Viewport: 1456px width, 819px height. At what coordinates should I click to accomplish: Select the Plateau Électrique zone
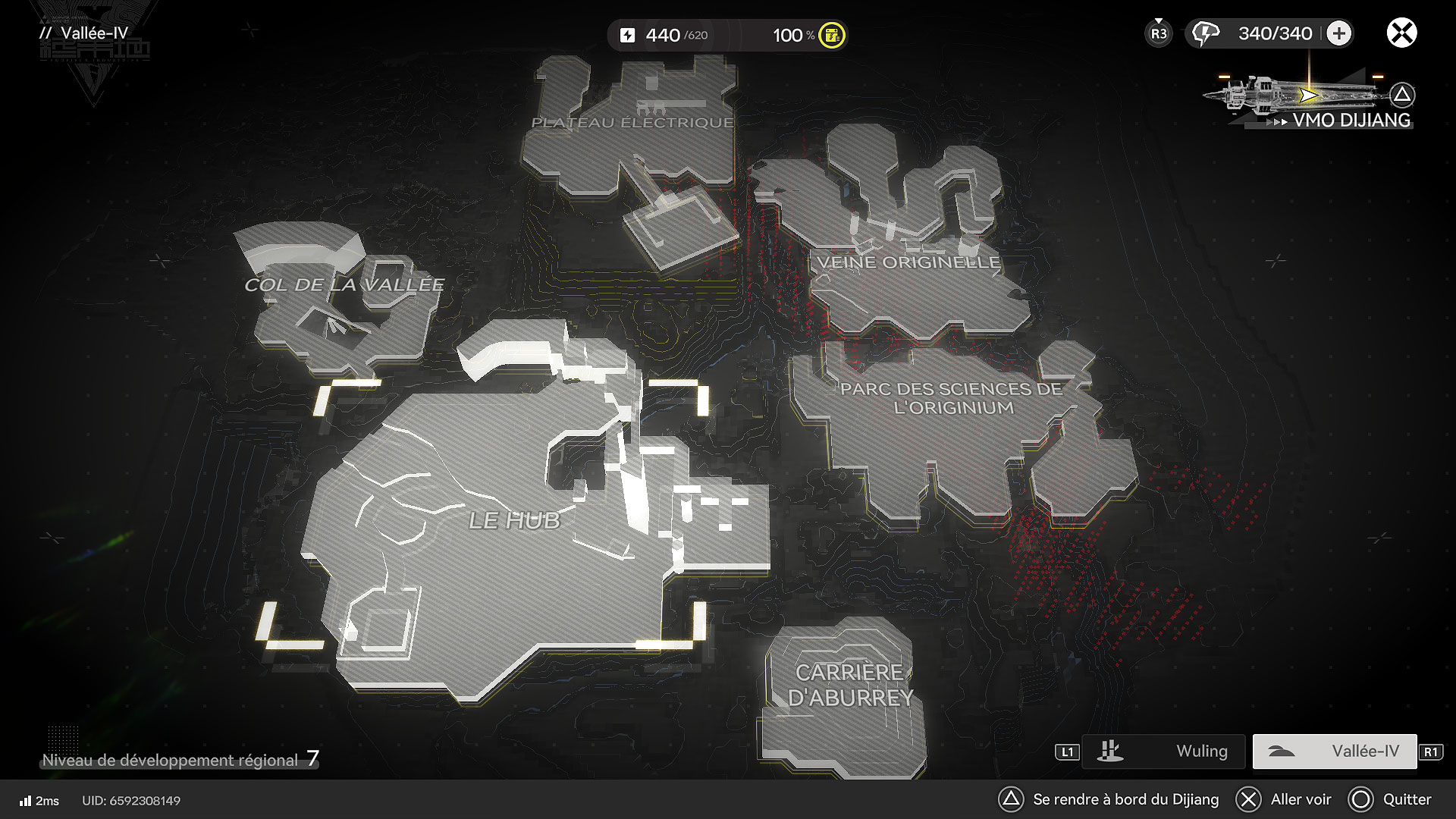pyautogui.click(x=632, y=123)
